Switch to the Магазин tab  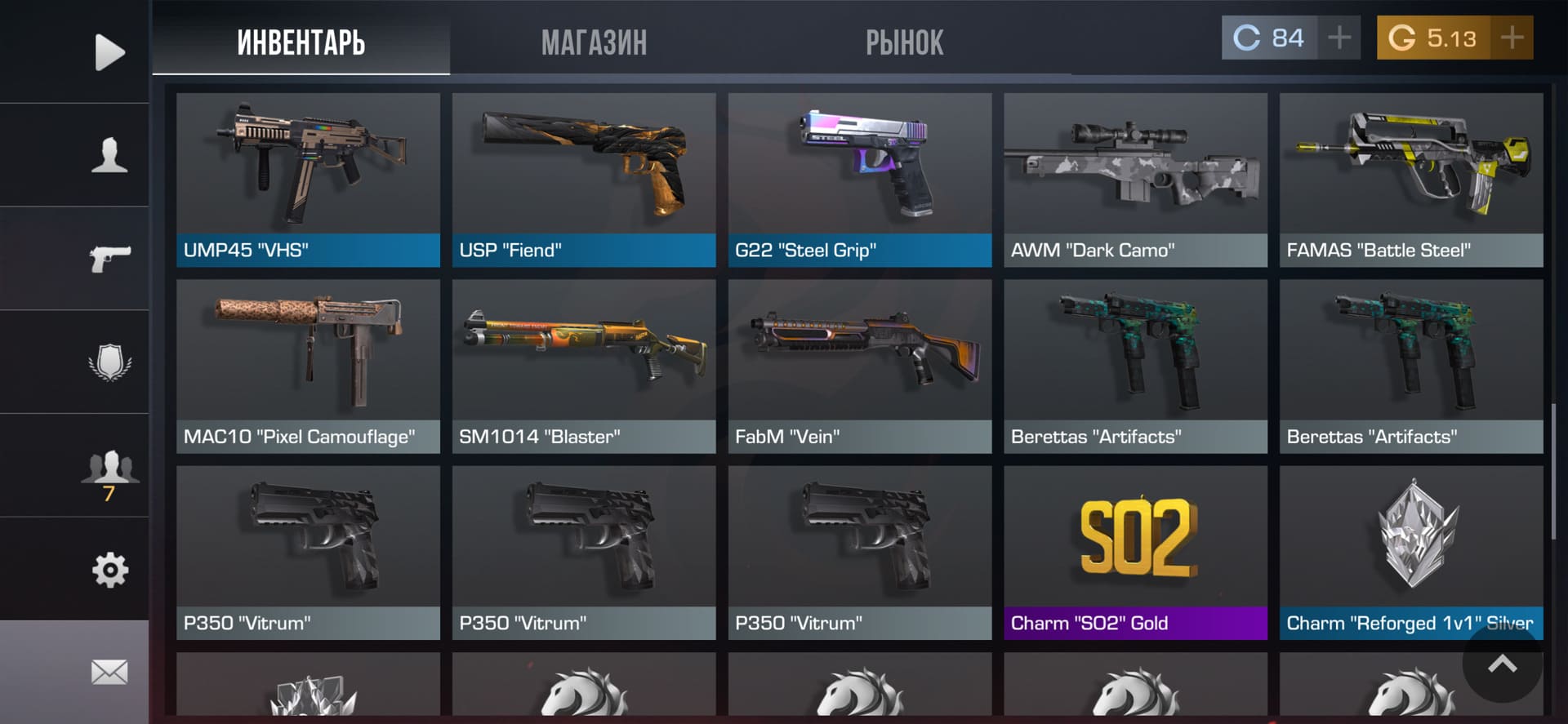pyautogui.click(x=594, y=42)
